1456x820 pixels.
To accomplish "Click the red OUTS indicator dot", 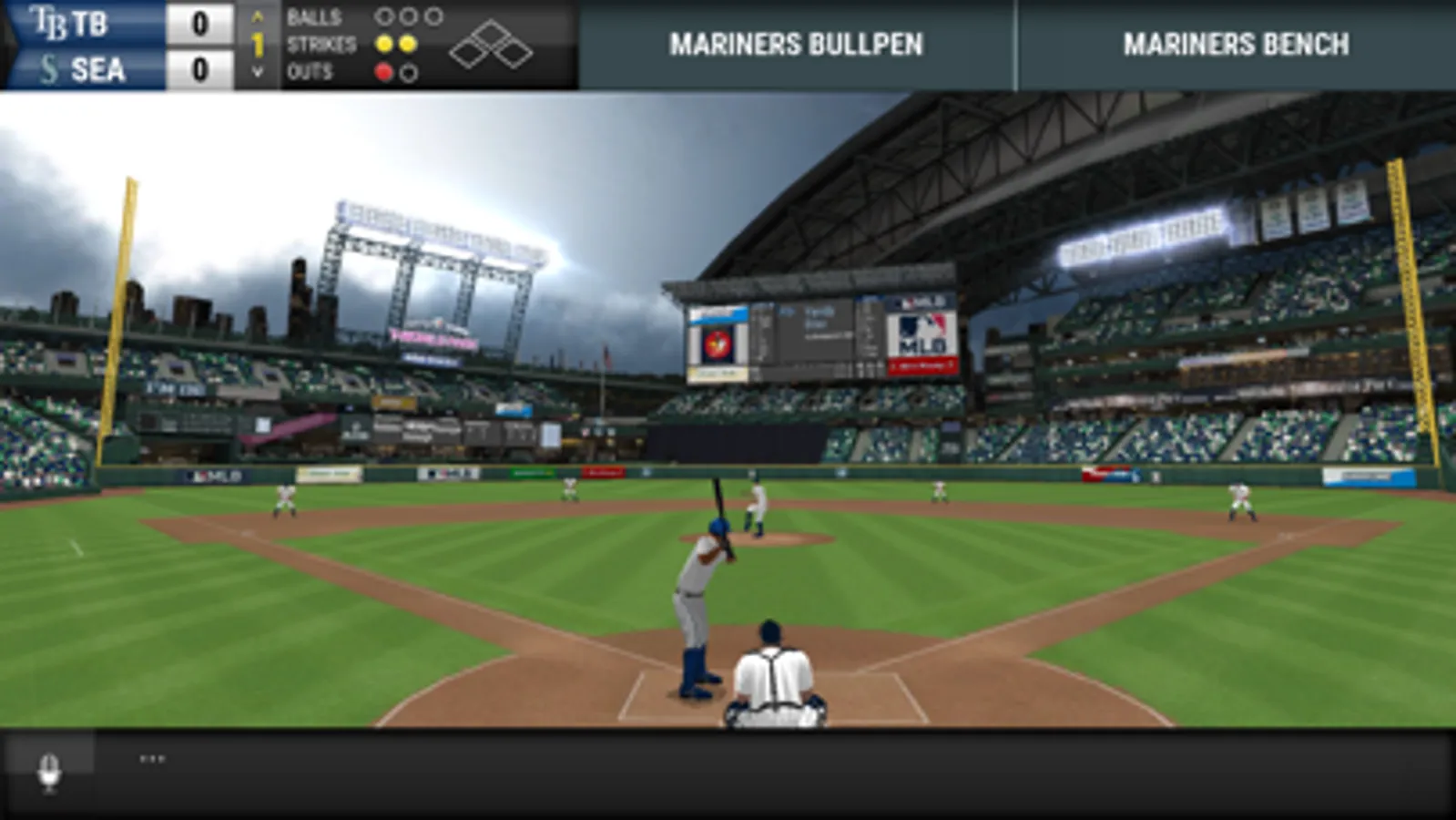I will (383, 70).
